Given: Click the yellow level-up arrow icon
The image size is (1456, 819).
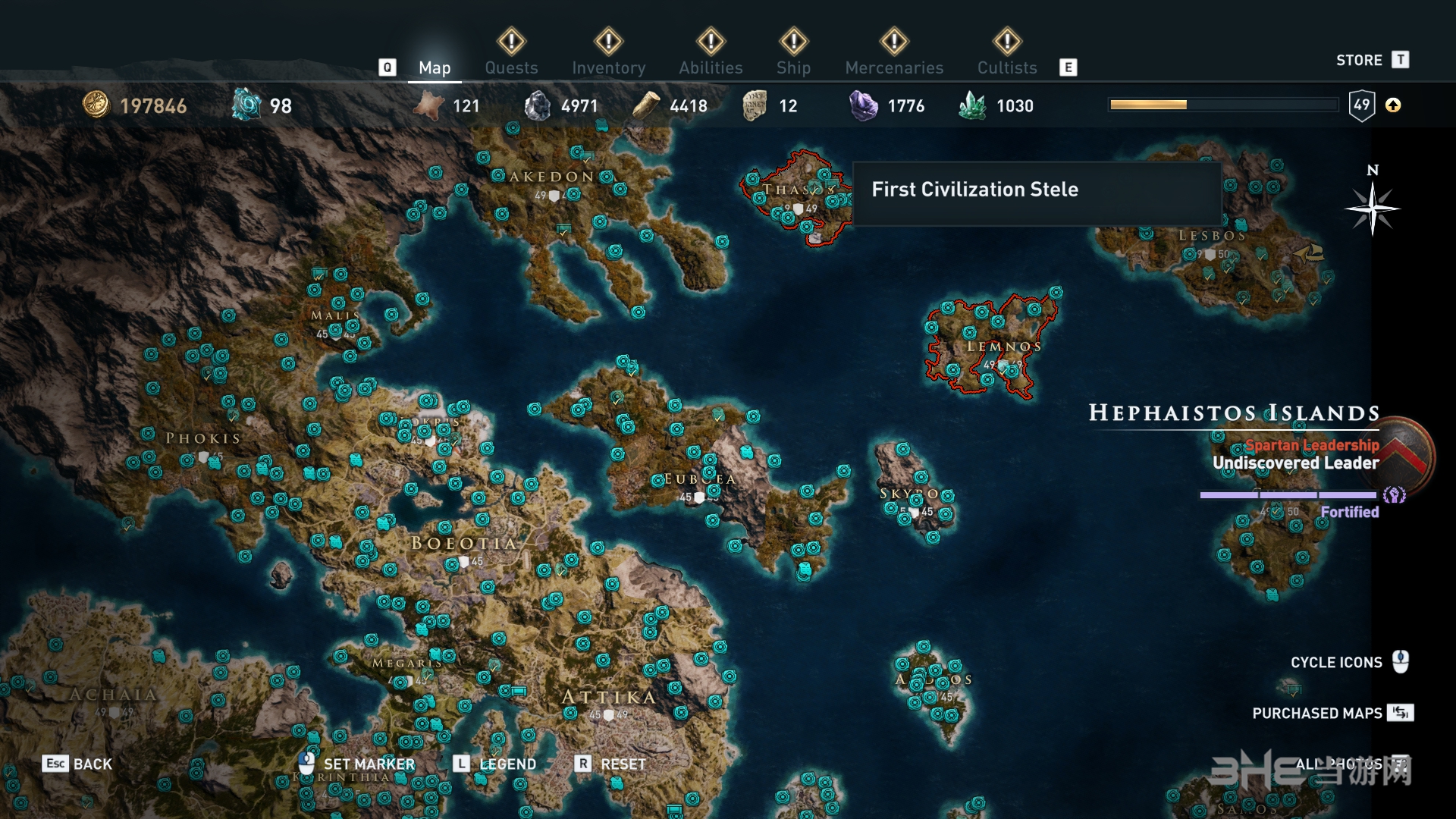Looking at the screenshot, I should (x=1393, y=105).
